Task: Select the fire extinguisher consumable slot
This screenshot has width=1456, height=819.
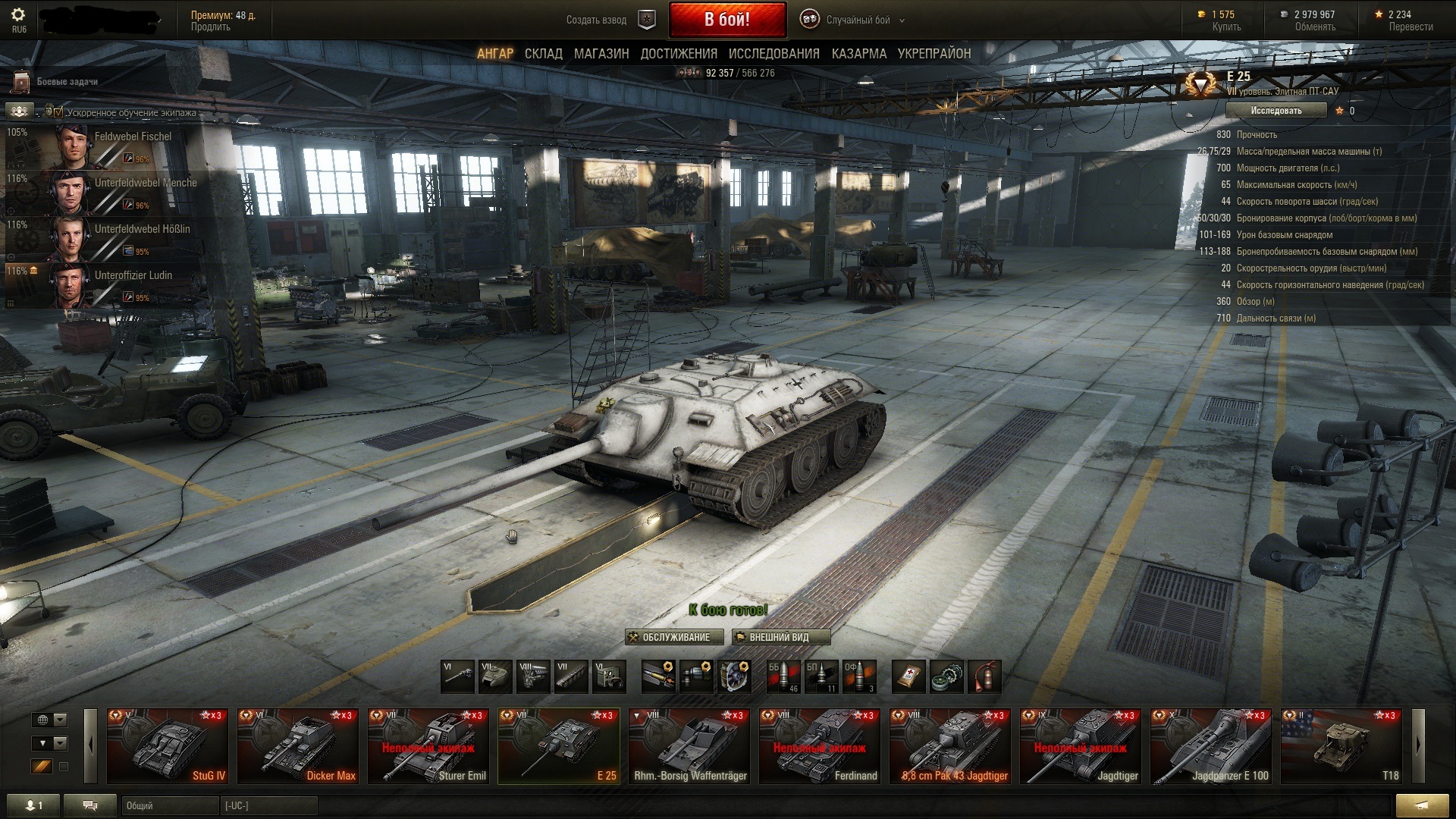Action: [984, 676]
